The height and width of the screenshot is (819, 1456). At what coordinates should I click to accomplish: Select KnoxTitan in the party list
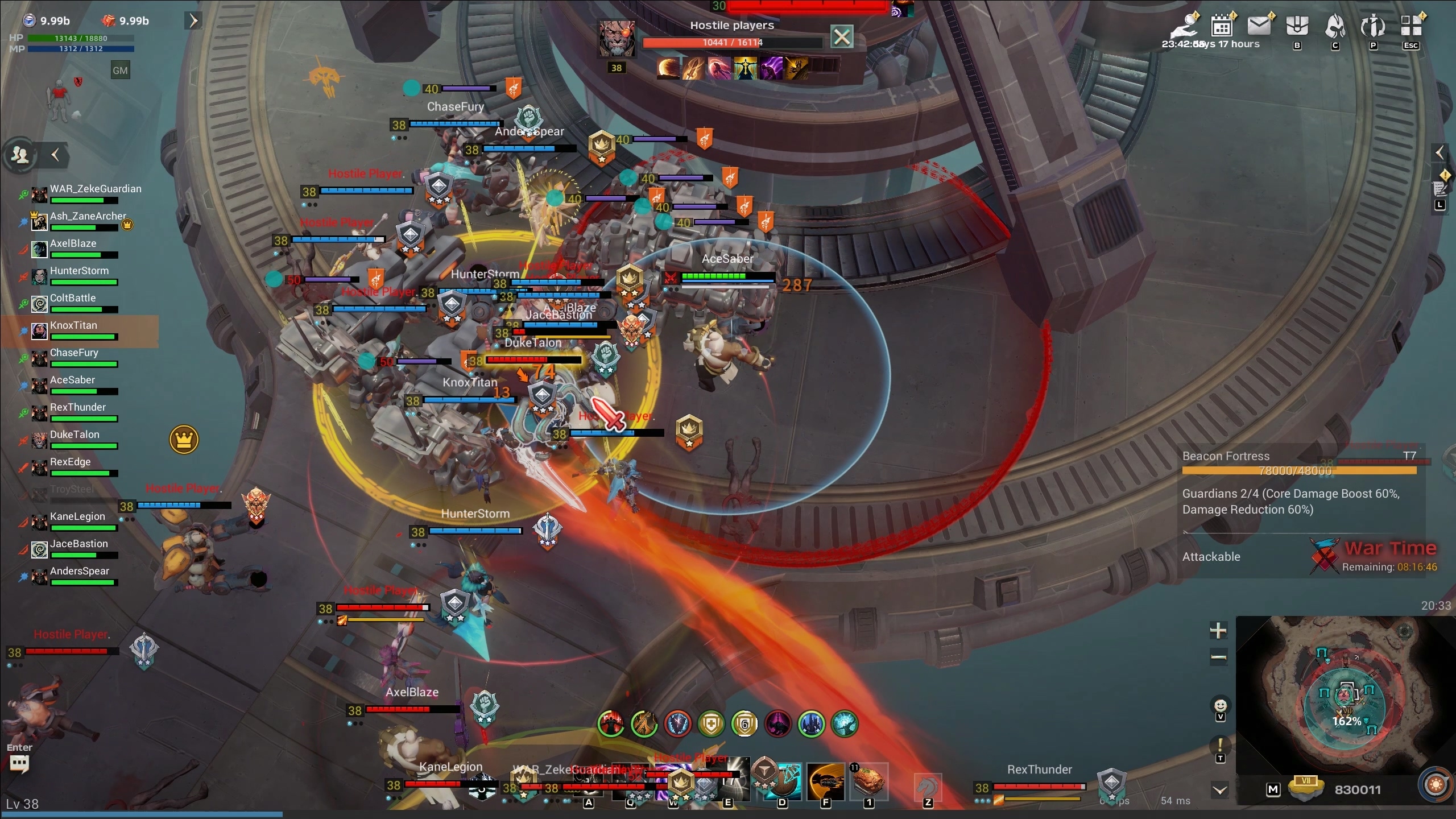(x=74, y=330)
